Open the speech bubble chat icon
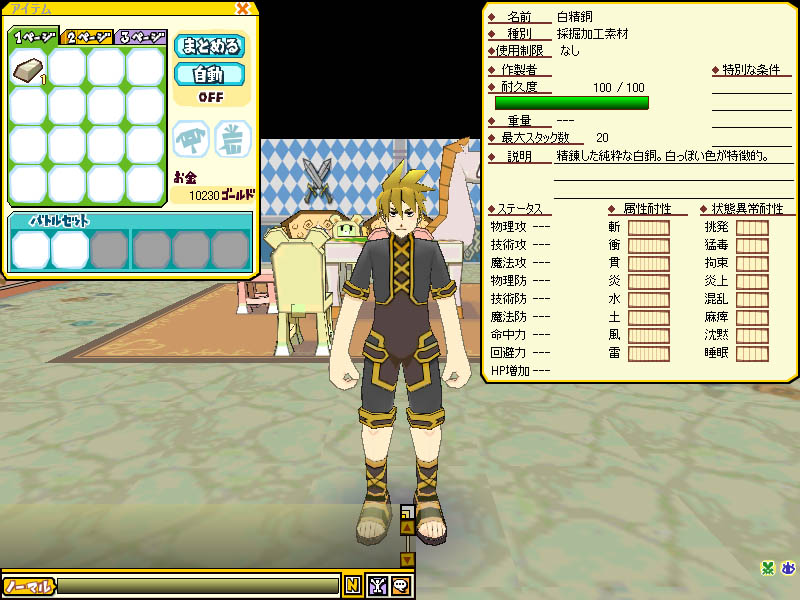The image size is (800, 600). (x=400, y=586)
